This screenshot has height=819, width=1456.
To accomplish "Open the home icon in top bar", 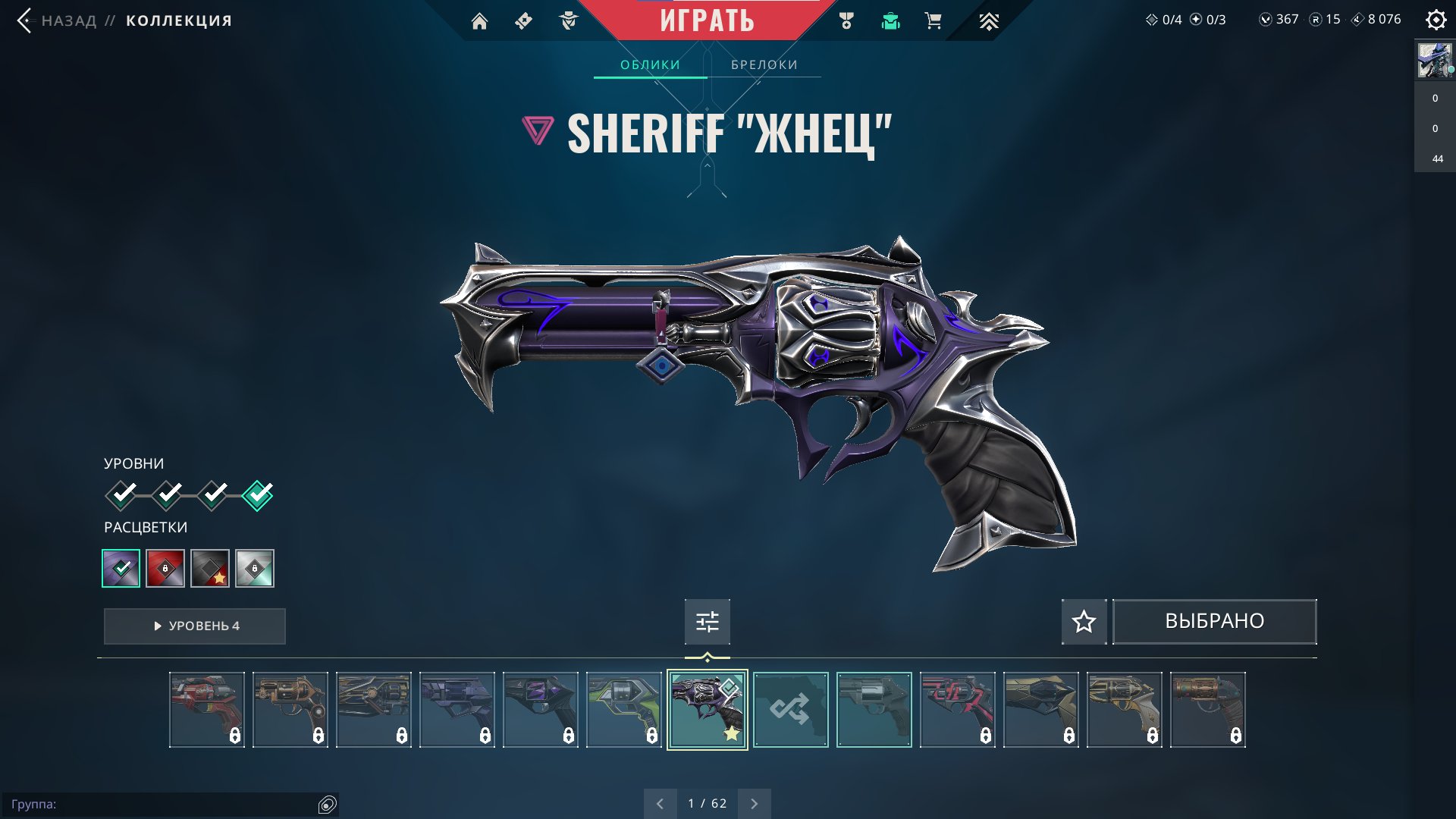I will (479, 21).
